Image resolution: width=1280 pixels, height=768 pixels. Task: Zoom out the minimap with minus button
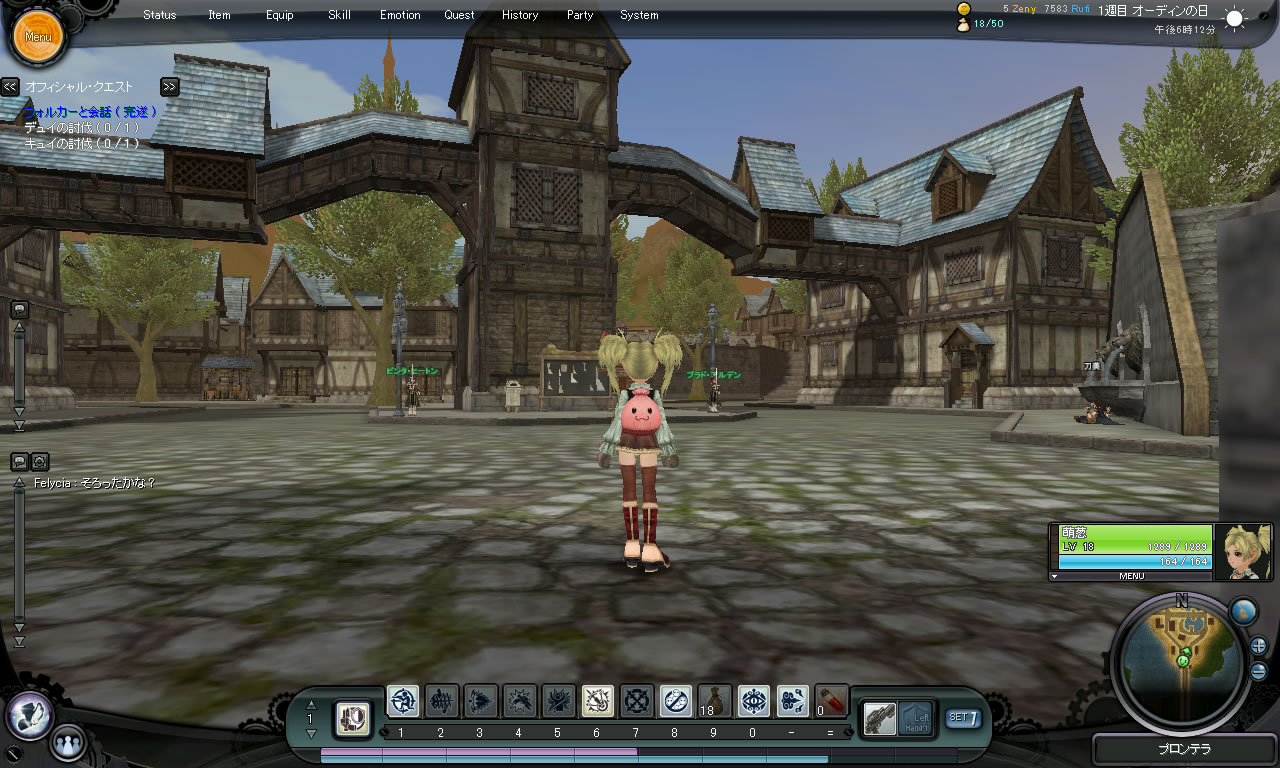click(1258, 671)
